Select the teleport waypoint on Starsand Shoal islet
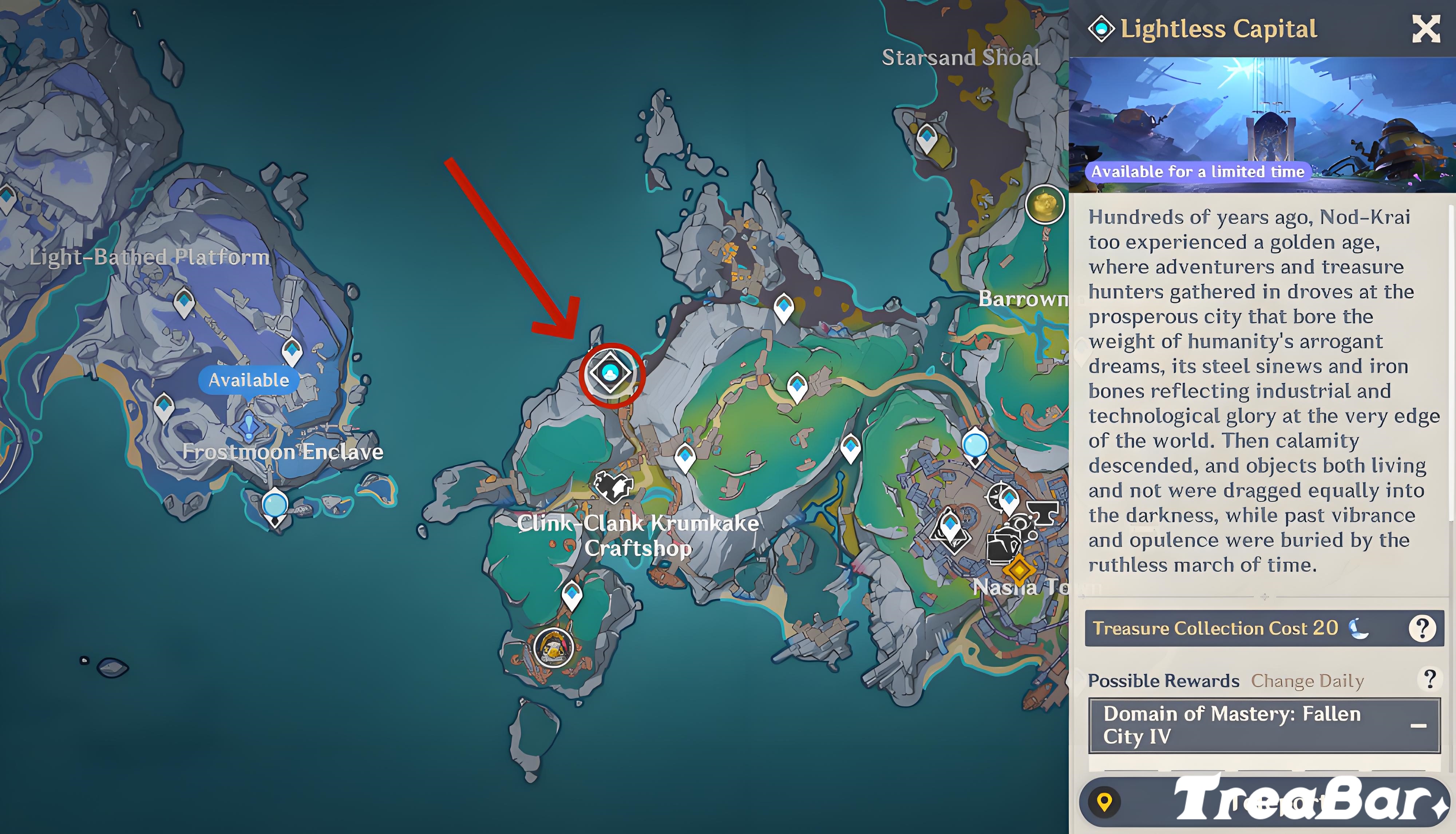1456x834 pixels. coord(926,138)
